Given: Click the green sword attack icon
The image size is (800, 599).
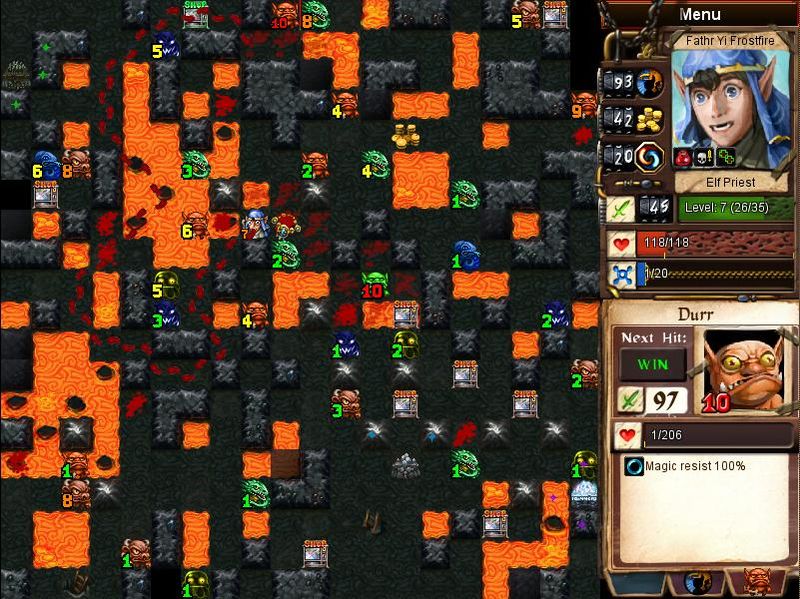Looking at the screenshot, I should tap(619, 207).
